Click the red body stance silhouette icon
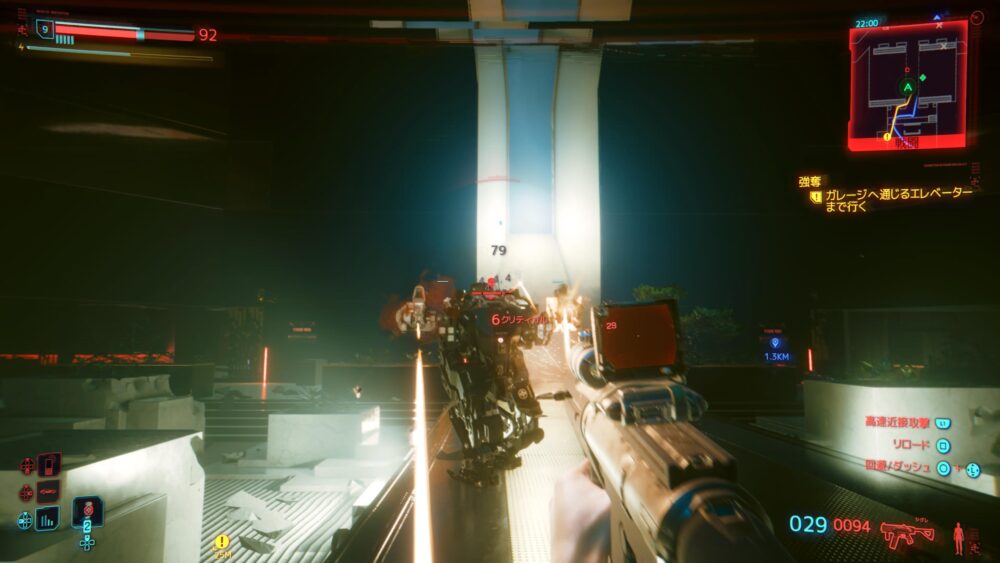 (960, 537)
